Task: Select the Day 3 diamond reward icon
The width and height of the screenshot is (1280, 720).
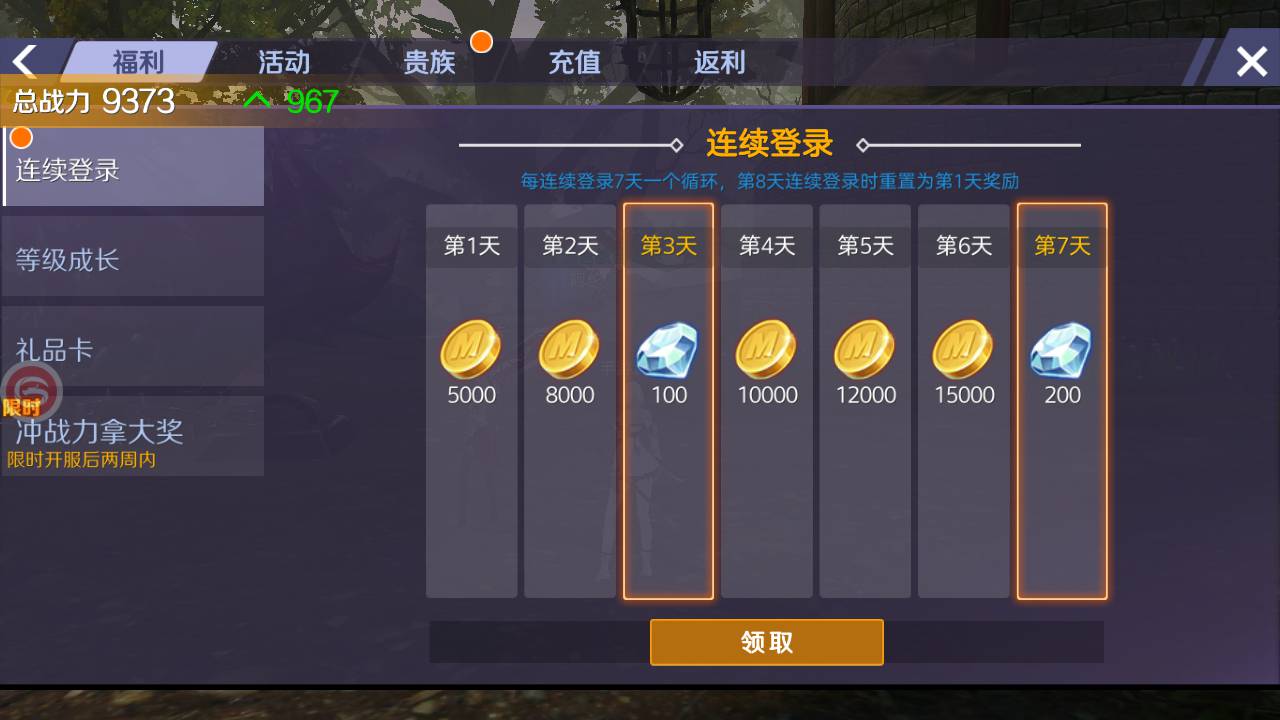Action: 667,348
